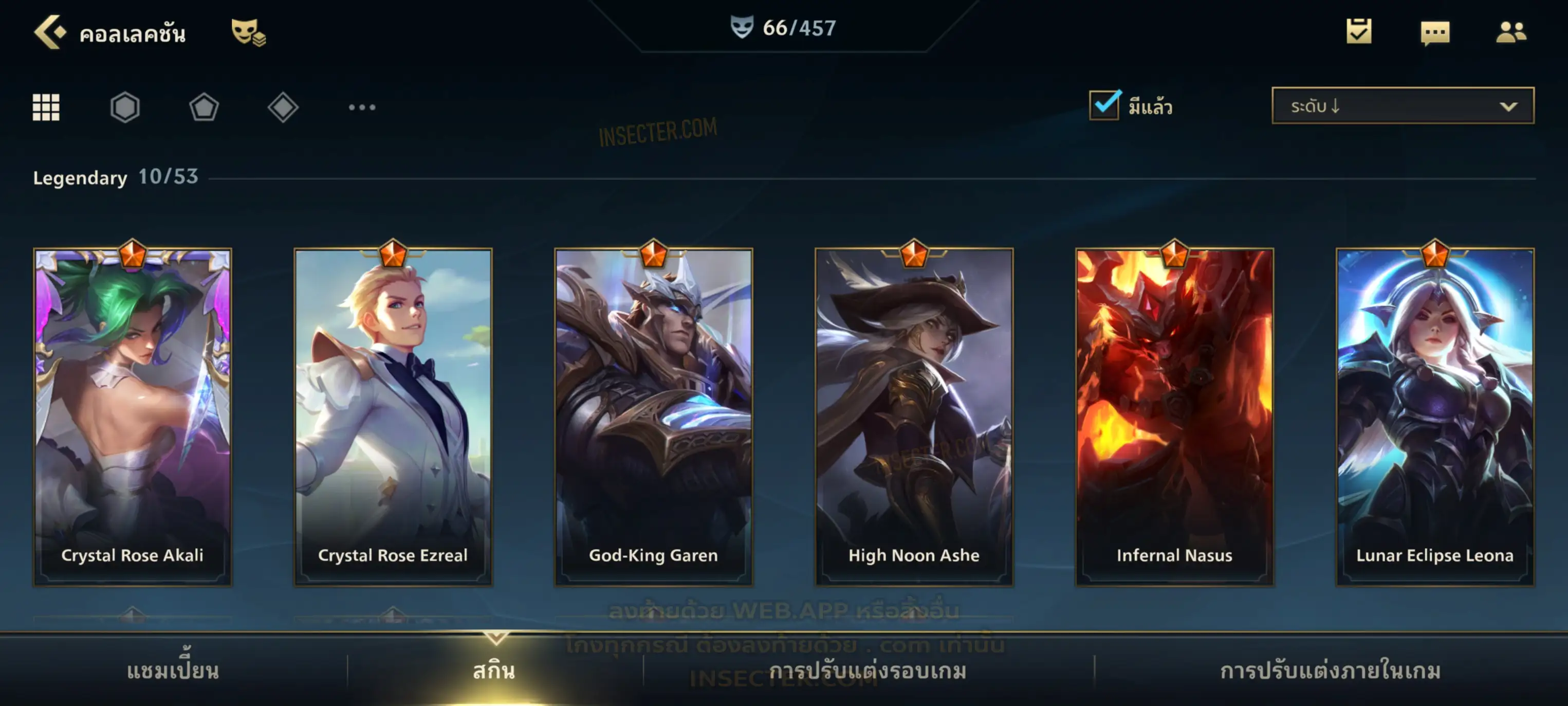Image resolution: width=1568 pixels, height=706 pixels.
Task: Pick the Infernal Nasus skin card
Action: click(1175, 417)
